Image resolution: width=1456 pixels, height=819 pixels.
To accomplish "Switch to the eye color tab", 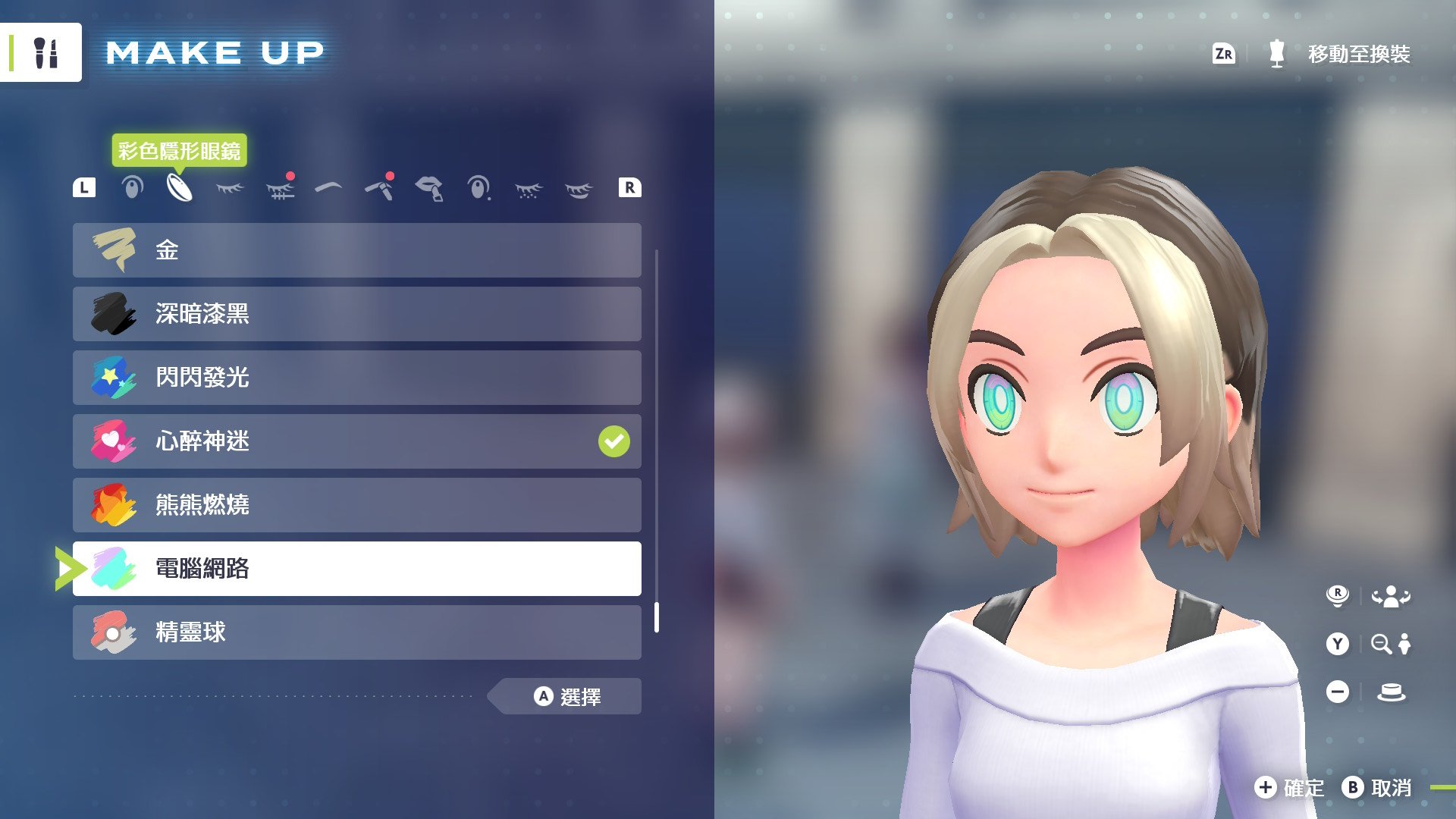I will point(132,187).
